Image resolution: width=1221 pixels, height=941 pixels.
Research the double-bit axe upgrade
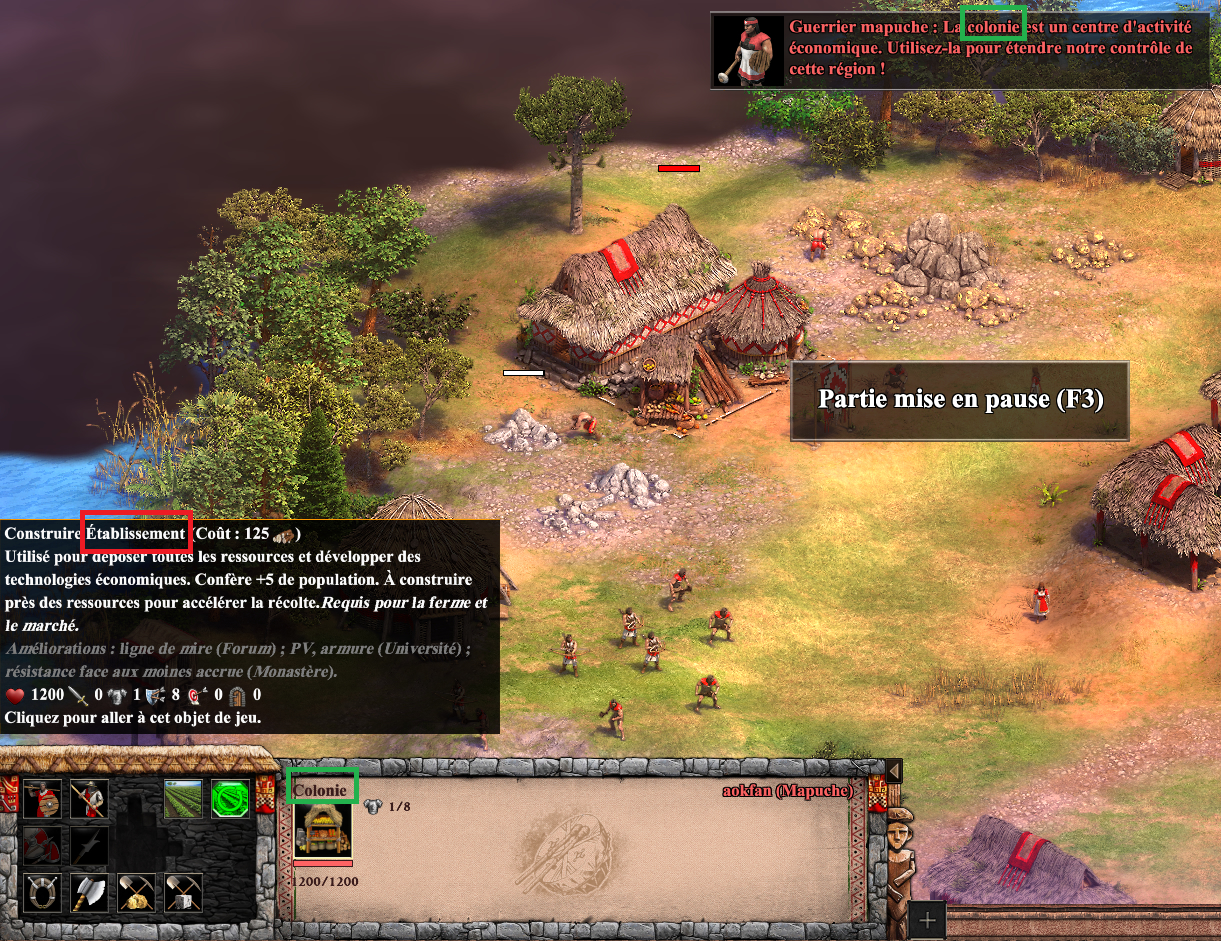[x=89, y=892]
